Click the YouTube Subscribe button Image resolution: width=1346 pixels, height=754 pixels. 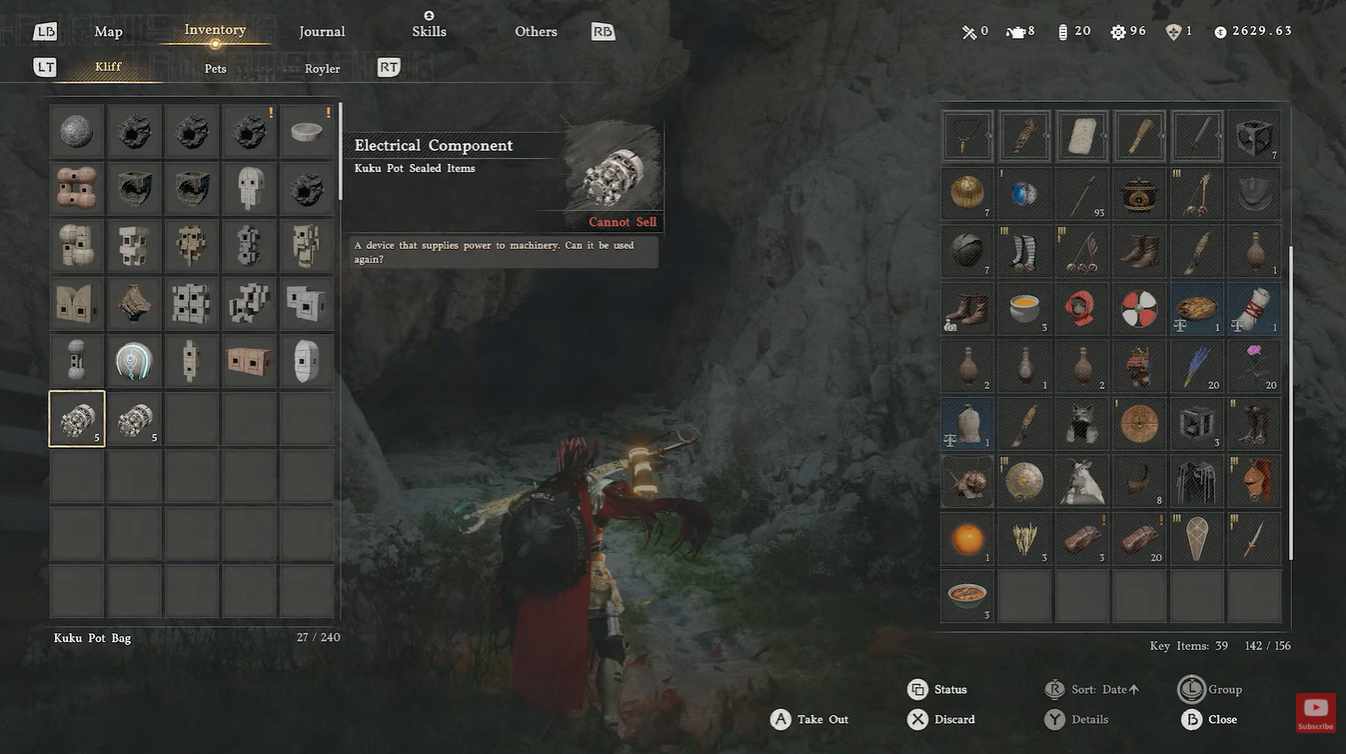coord(1315,713)
